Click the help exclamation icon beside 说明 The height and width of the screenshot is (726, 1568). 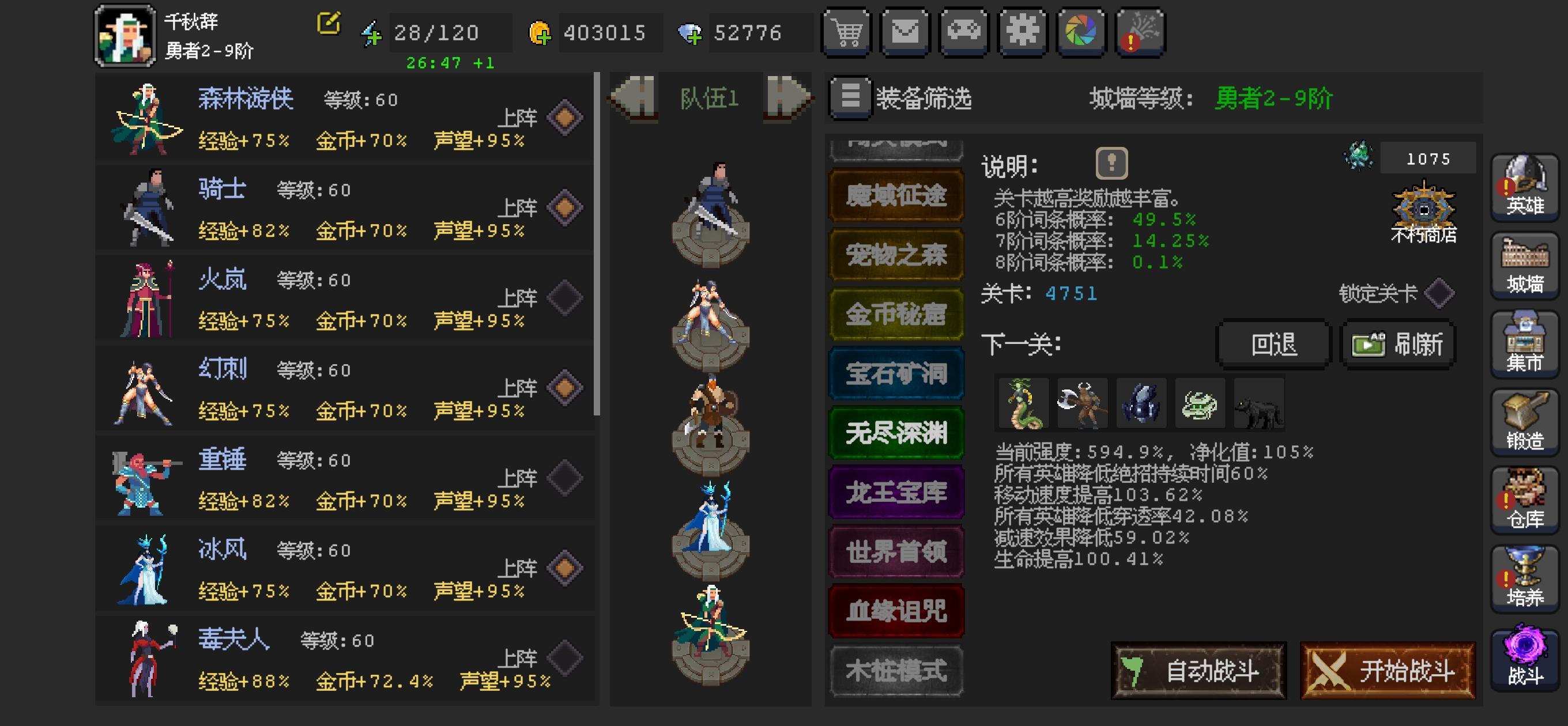1113,164
